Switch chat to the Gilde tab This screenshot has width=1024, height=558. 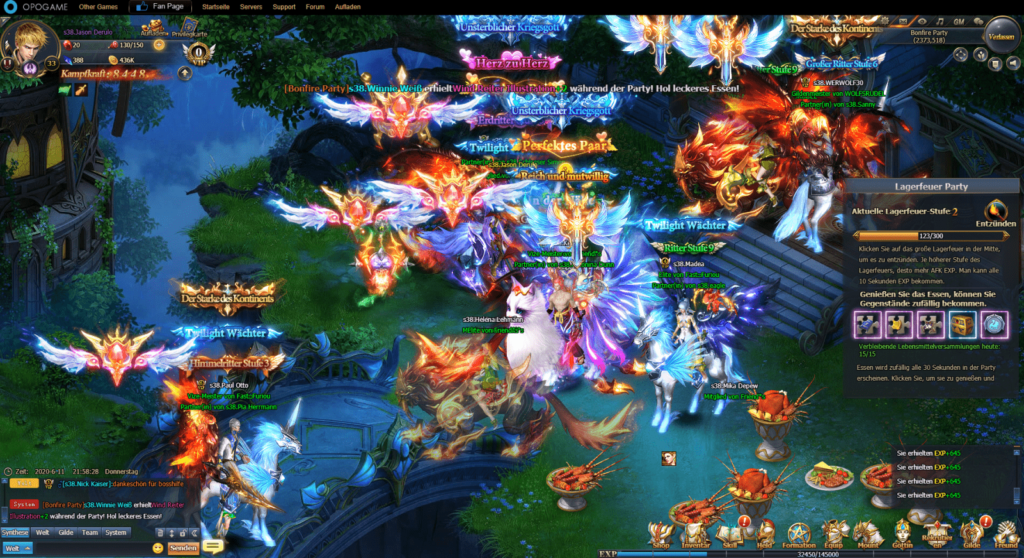click(x=65, y=532)
